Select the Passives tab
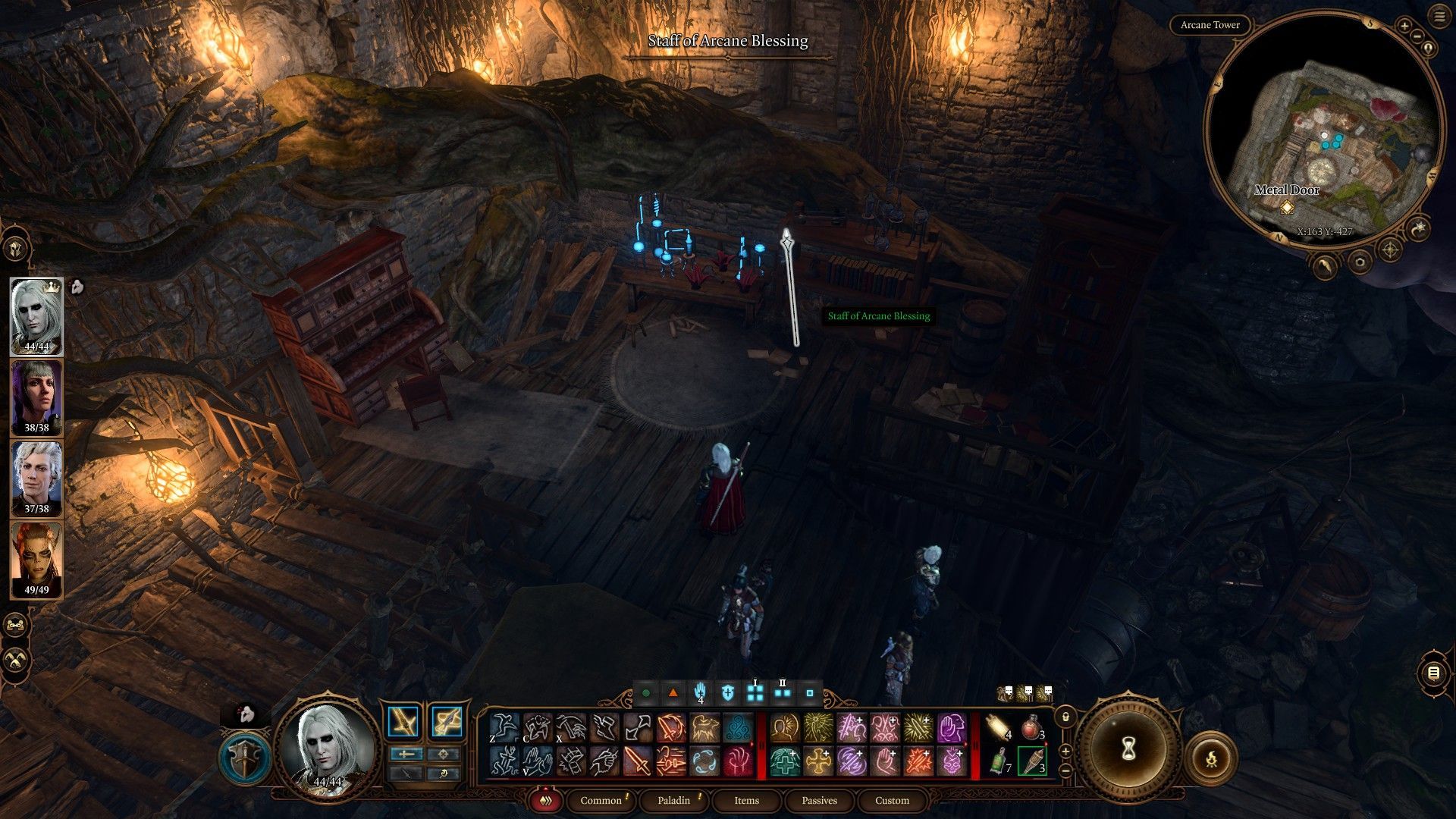 pyautogui.click(x=819, y=800)
